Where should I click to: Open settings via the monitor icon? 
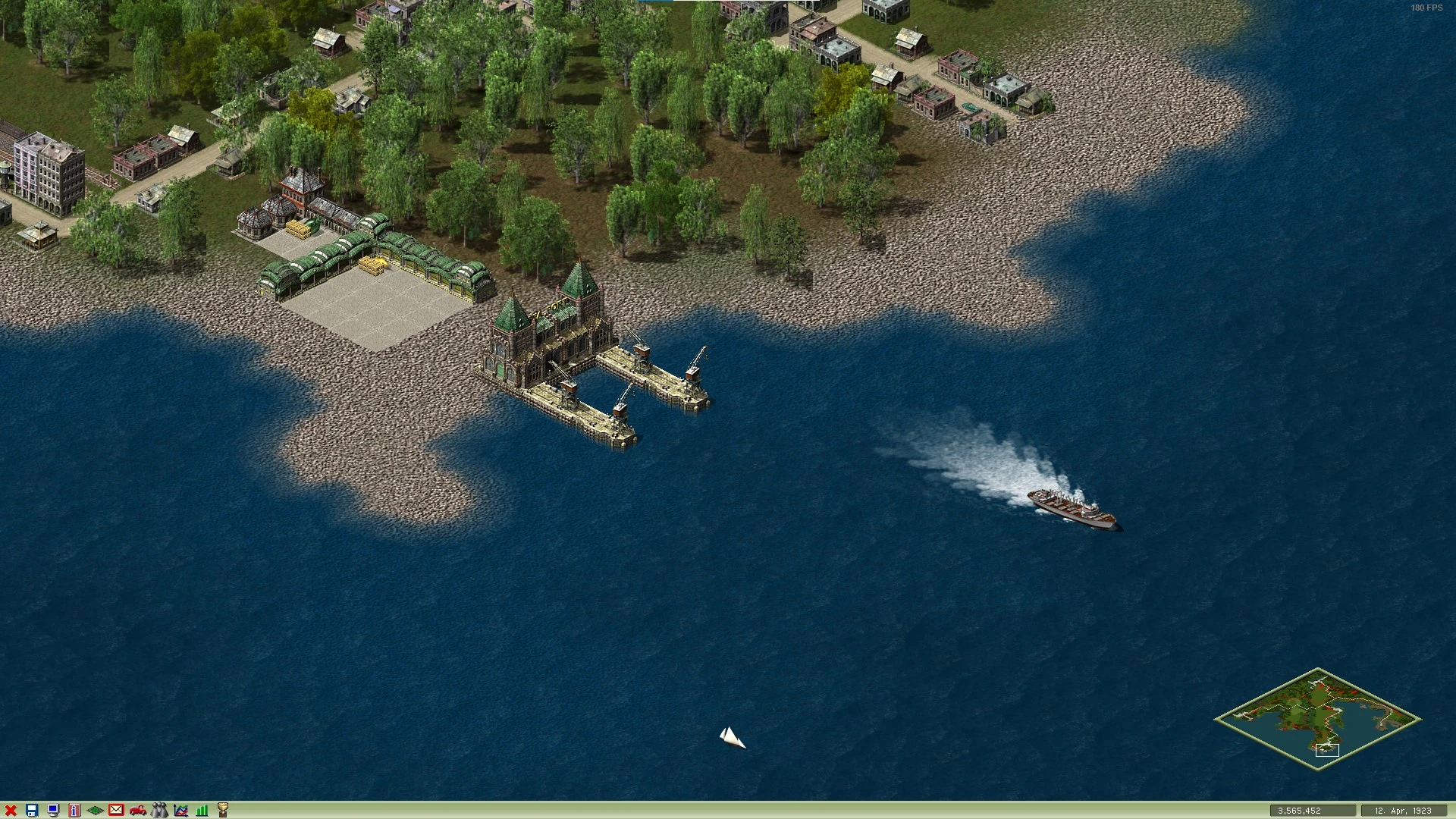point(53,810)
